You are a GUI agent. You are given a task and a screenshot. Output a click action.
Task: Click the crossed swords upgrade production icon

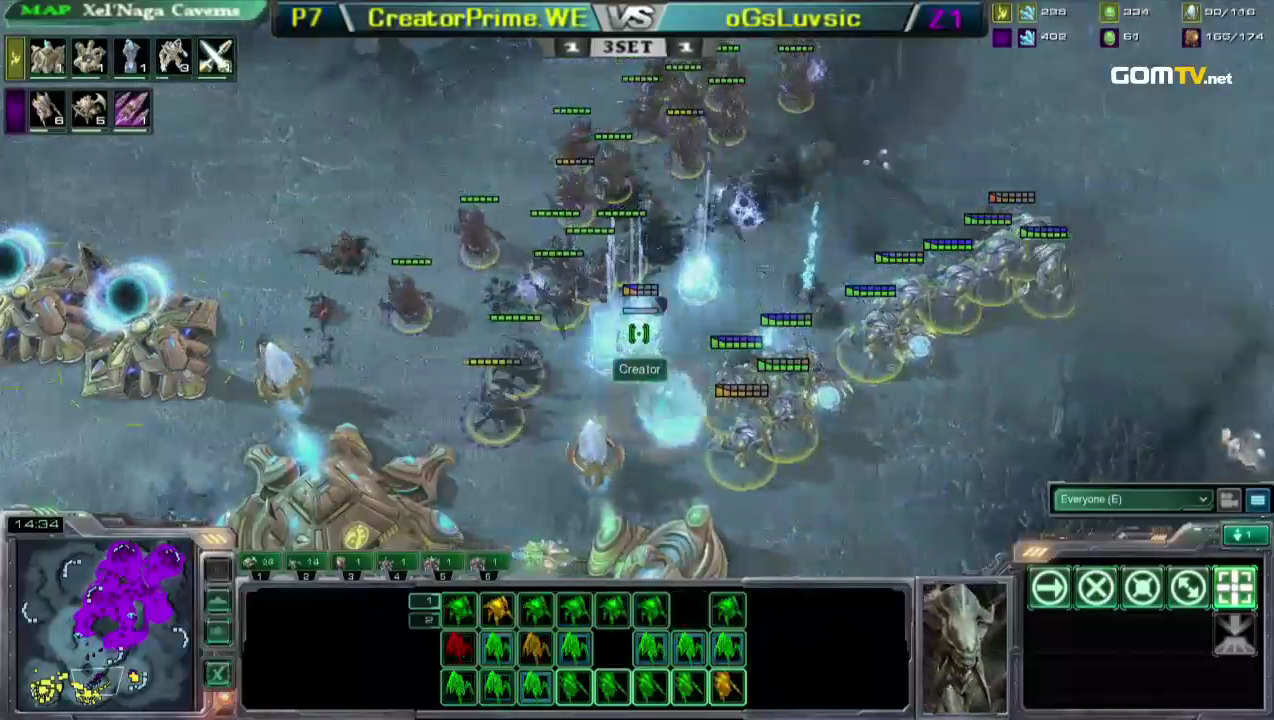click(215, 58)
